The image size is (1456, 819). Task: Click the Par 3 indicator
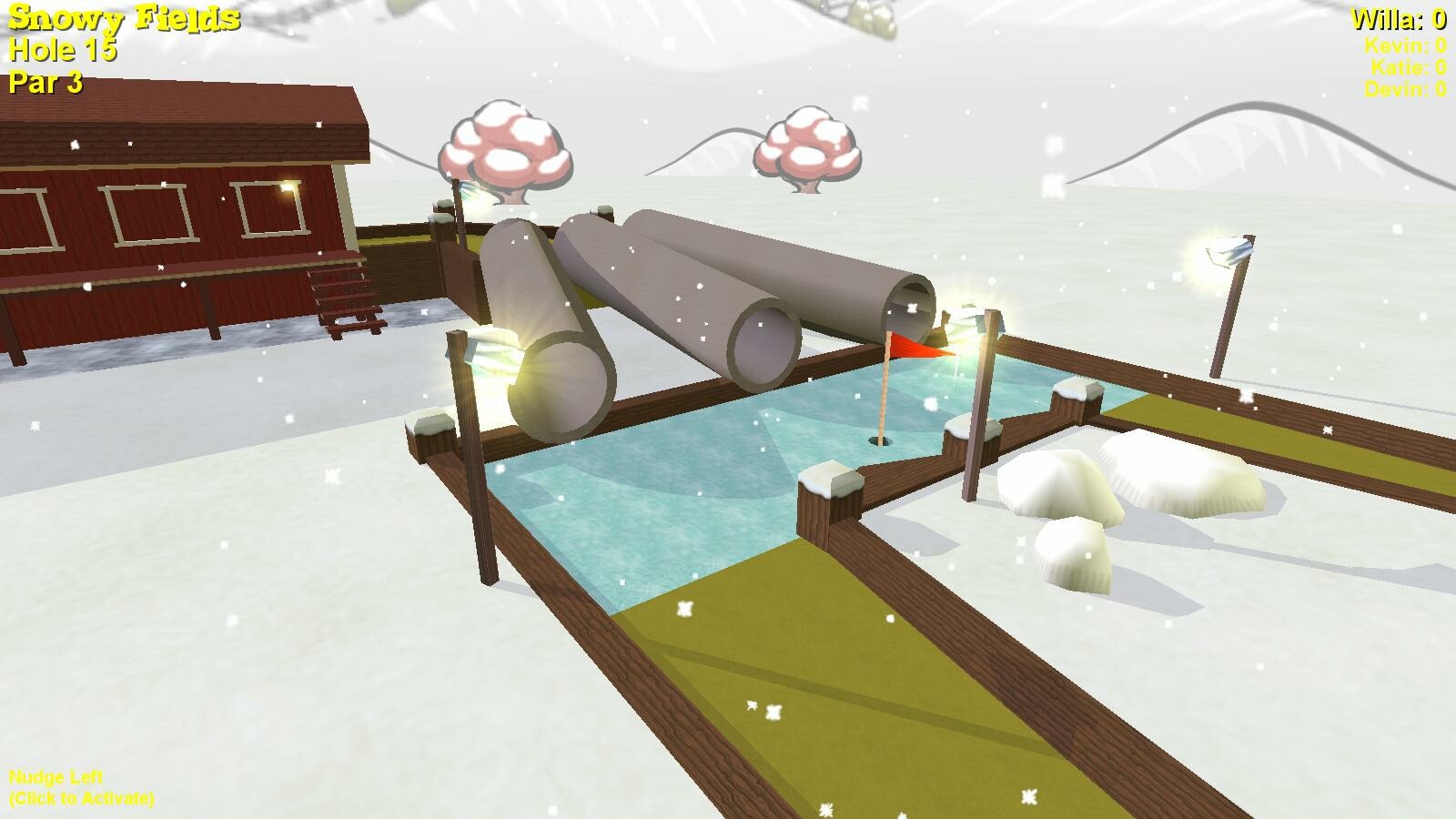pos(44,86)
